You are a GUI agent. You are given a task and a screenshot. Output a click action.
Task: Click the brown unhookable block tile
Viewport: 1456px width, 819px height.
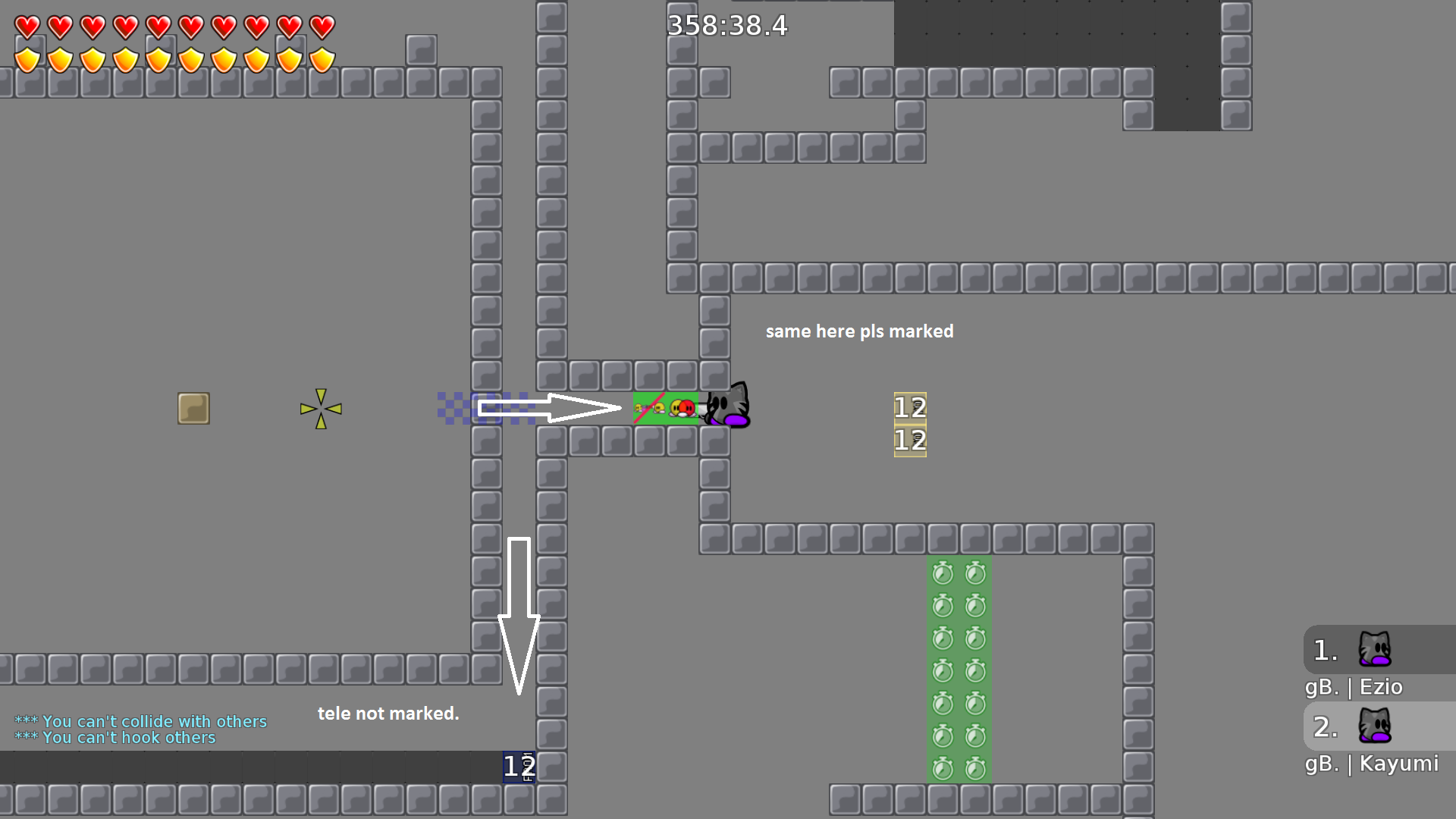(193, 408)
